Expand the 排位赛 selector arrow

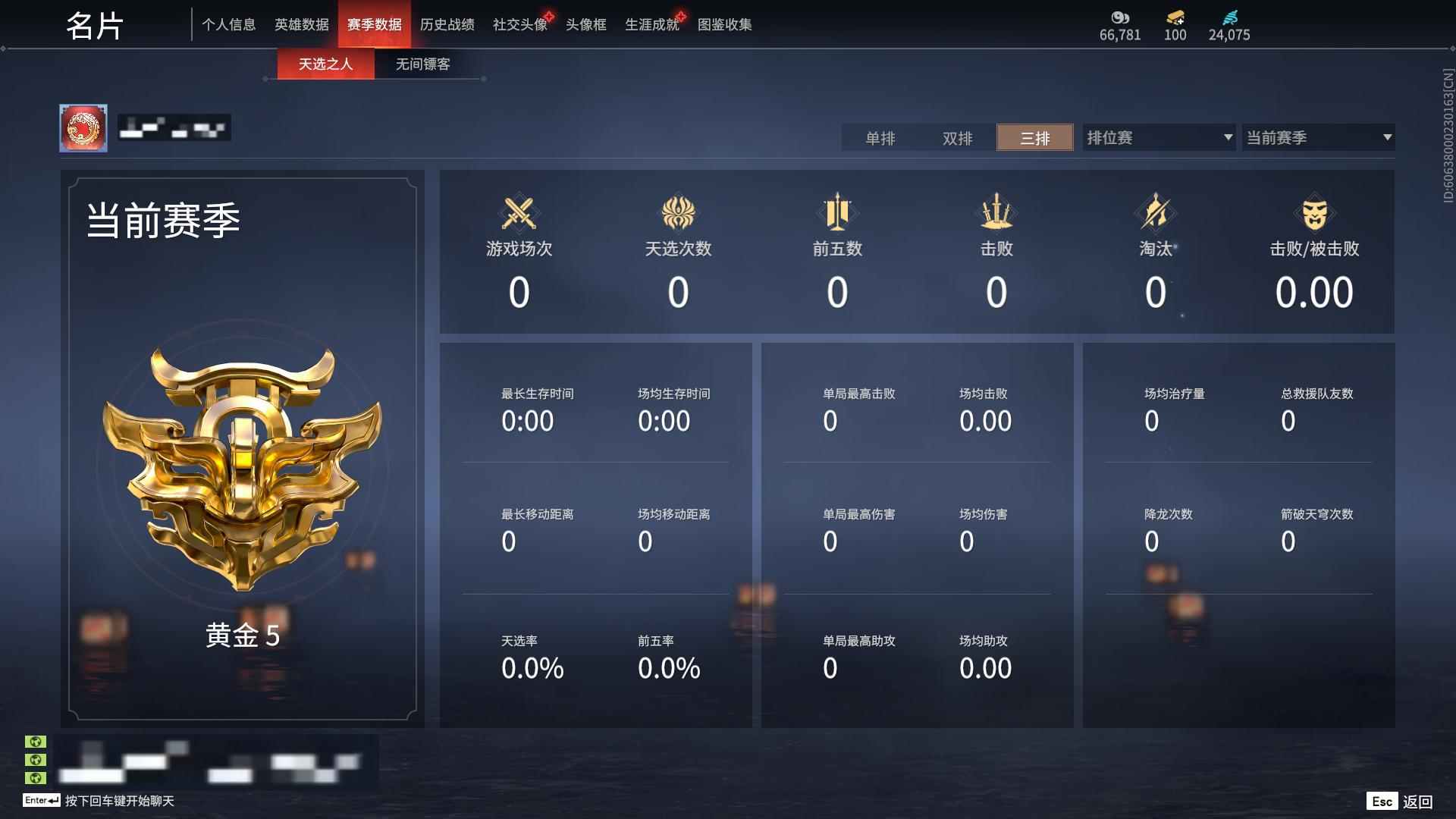[1228, 138]
